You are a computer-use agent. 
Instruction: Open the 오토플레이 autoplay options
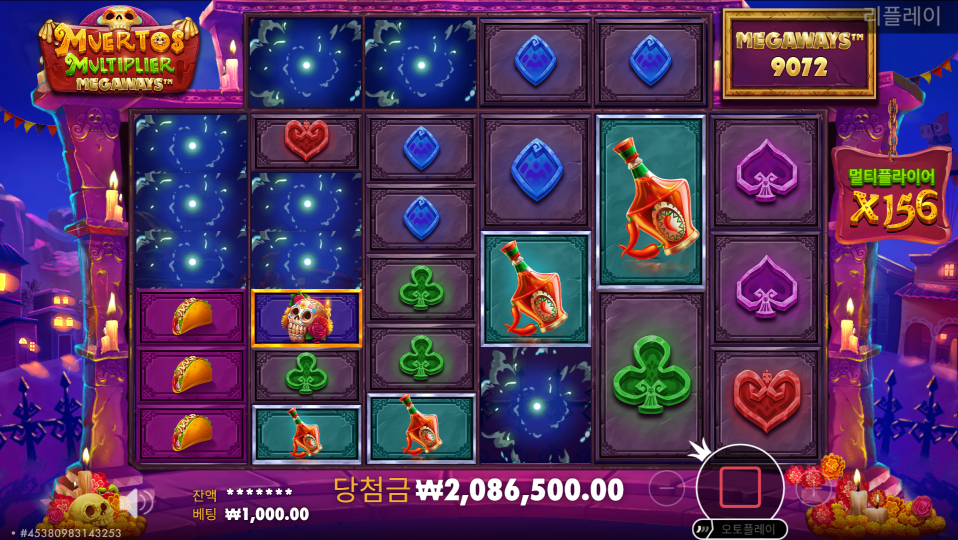pos(743,528)
